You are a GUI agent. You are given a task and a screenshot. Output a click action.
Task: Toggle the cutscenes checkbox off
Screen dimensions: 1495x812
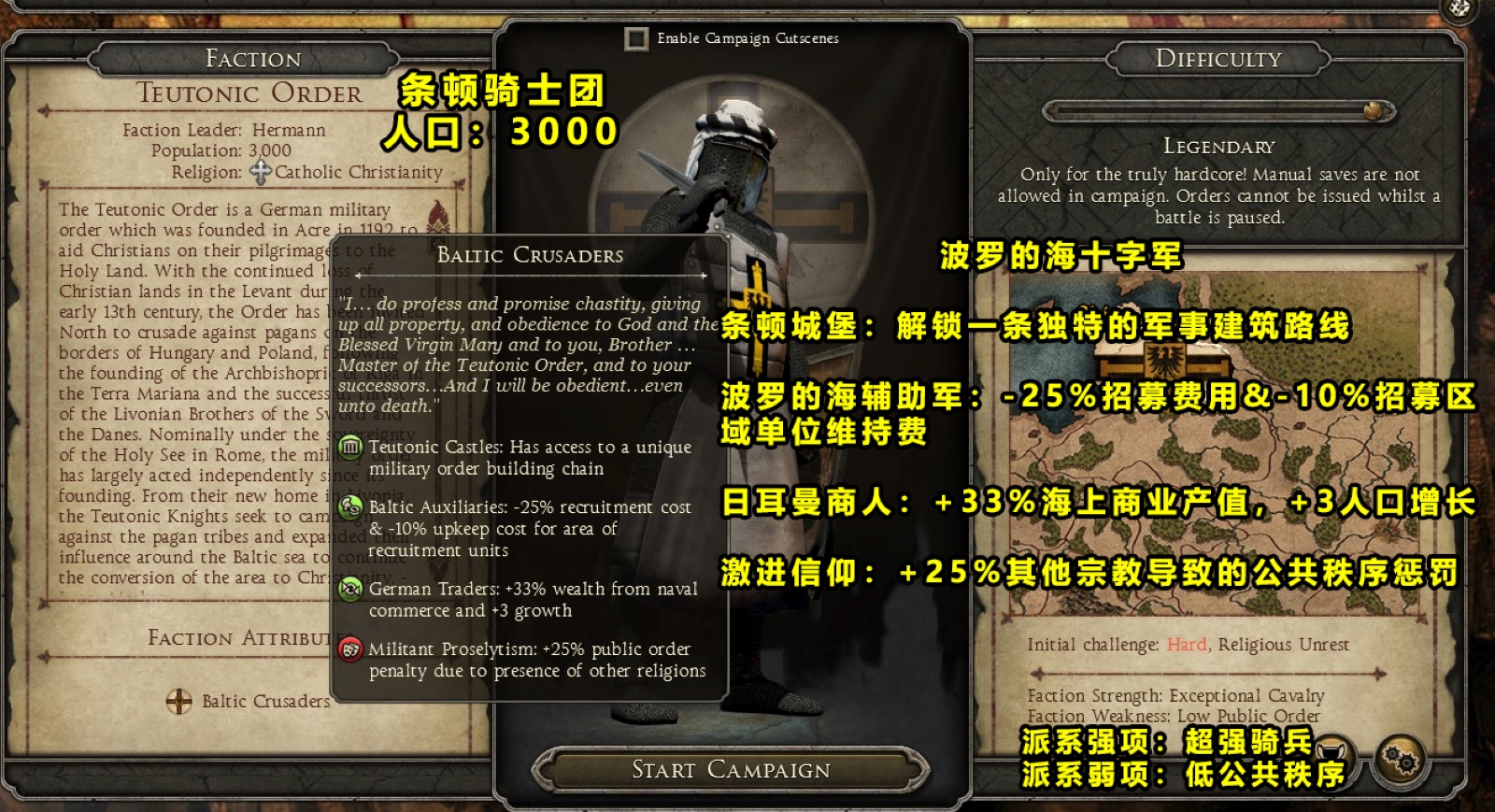(x=638, y=38)
